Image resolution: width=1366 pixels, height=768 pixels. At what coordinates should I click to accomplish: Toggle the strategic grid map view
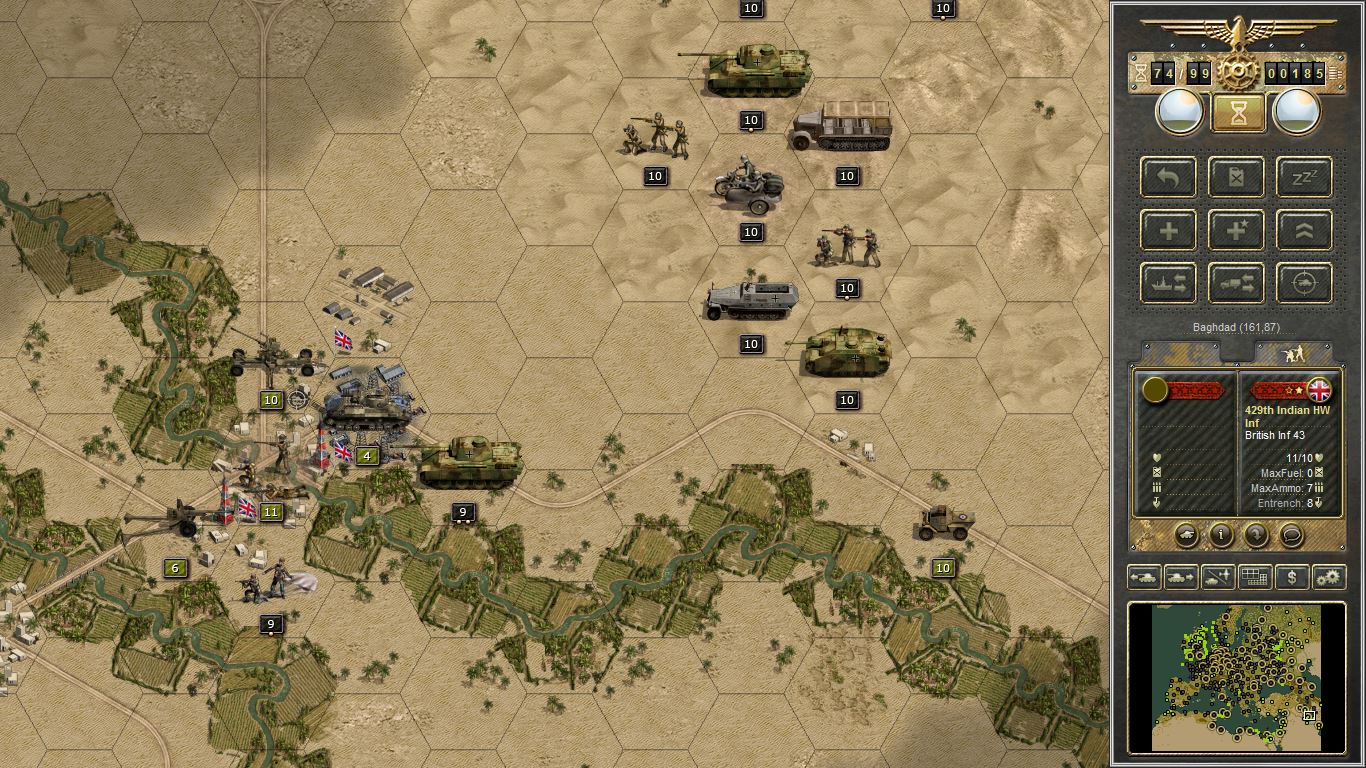click(x=1254, y=577)
